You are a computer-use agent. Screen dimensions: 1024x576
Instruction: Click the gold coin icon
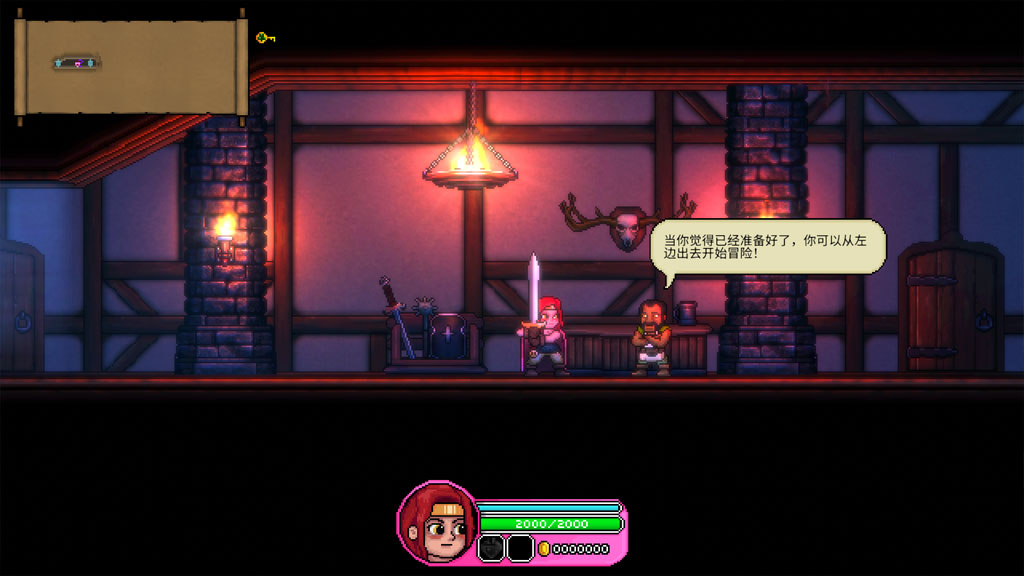(544, 549)
